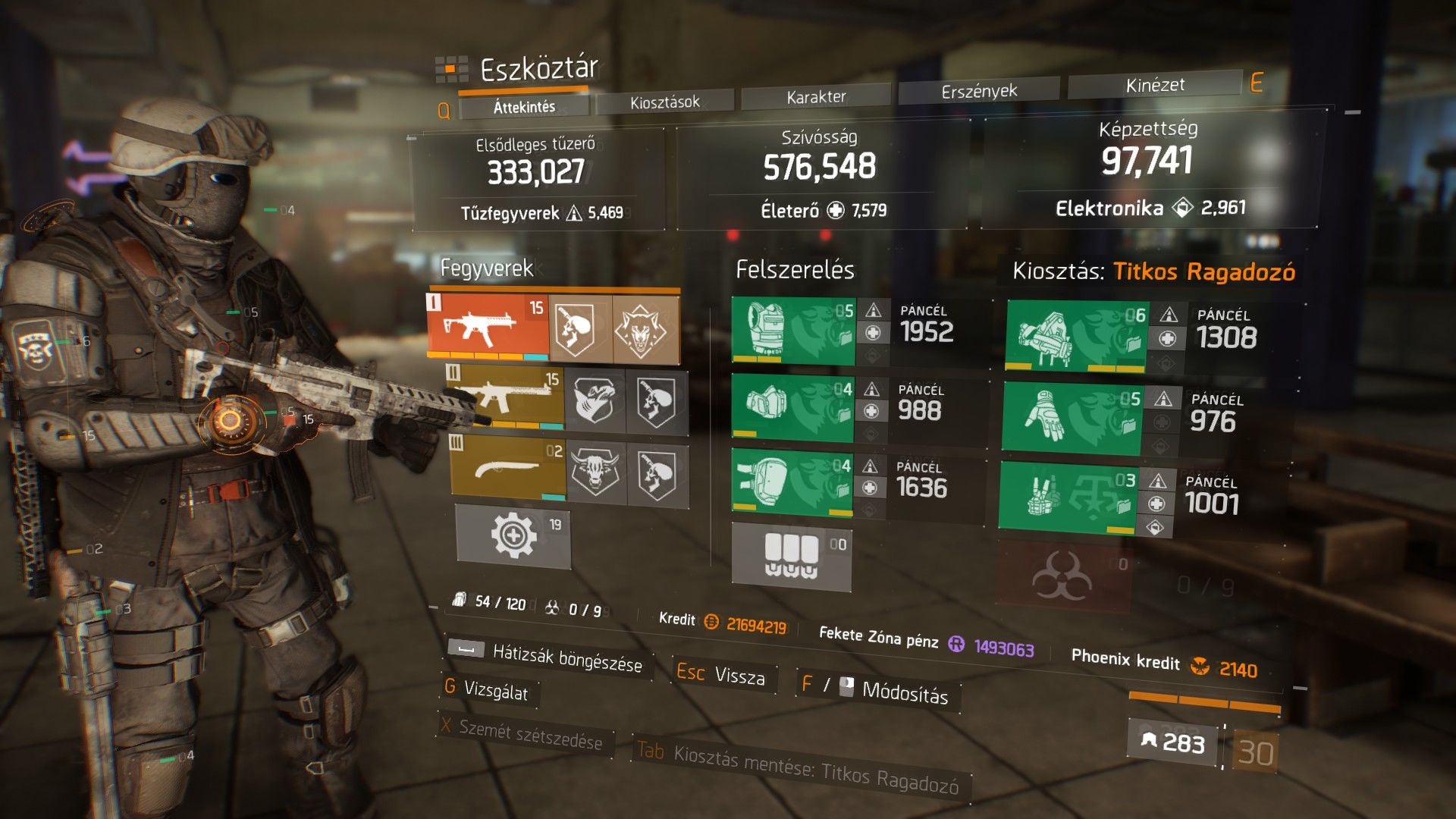Image resolution: width=1456 pixels, height=819 pixels.
Task: Open the backpack gear slot
Action: pyautogui.click(x=1075, y=336)
